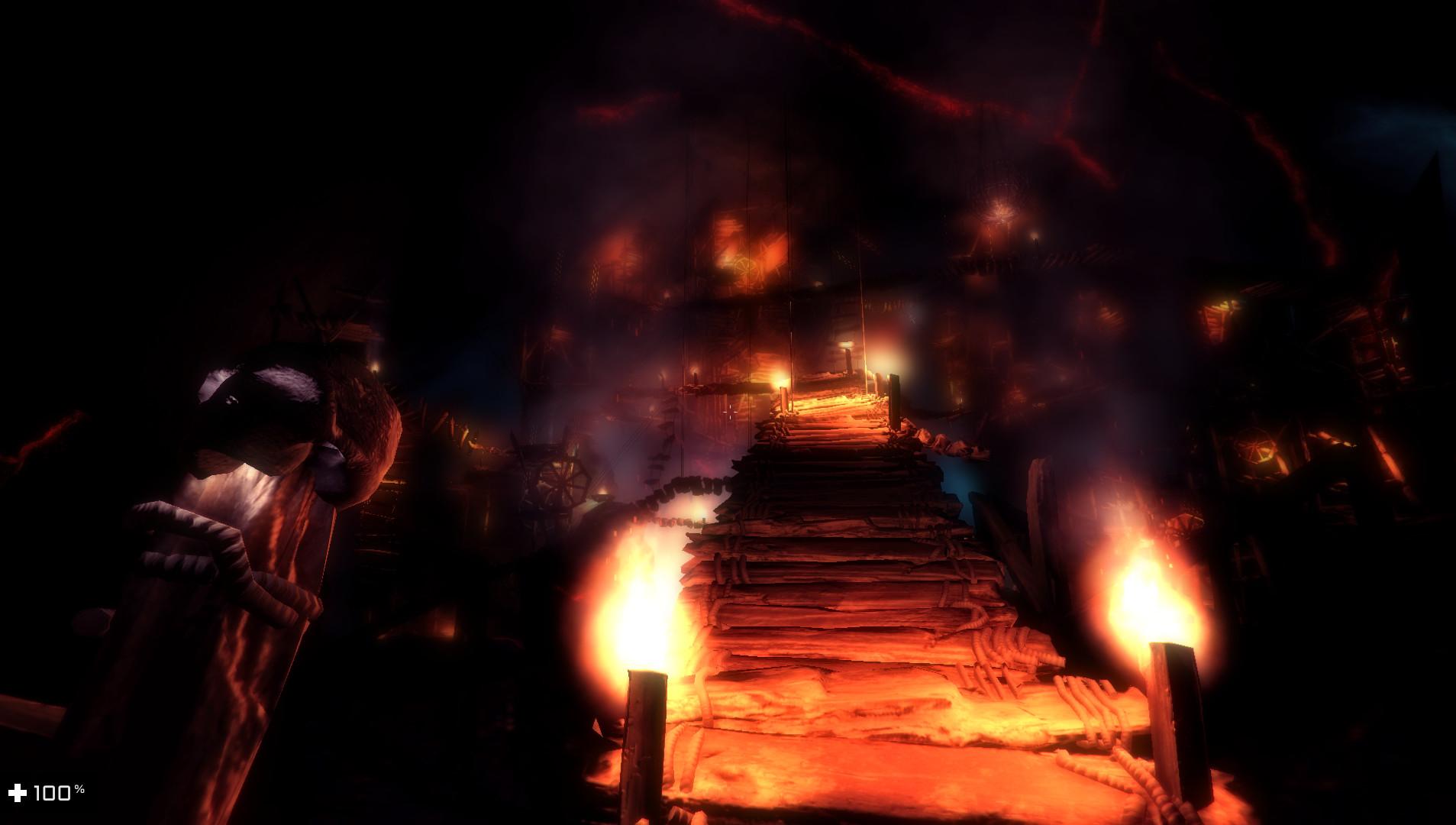Click the percent symbol on the HUD
Screen dimensions: 1456x825
(79, 788)
